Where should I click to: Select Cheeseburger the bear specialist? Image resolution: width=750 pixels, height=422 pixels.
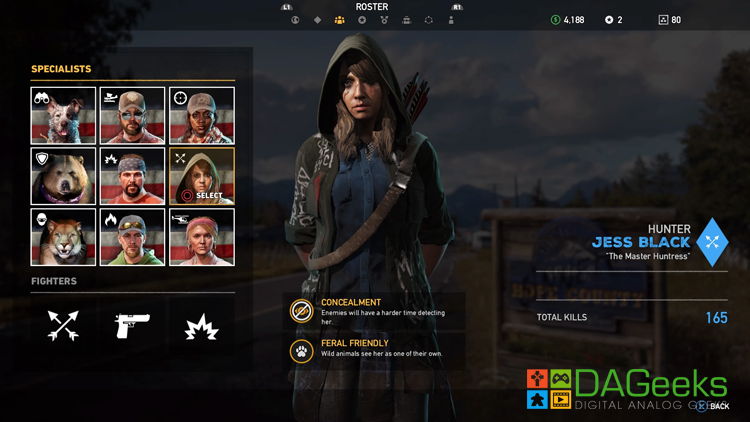[x=64, y=177]
